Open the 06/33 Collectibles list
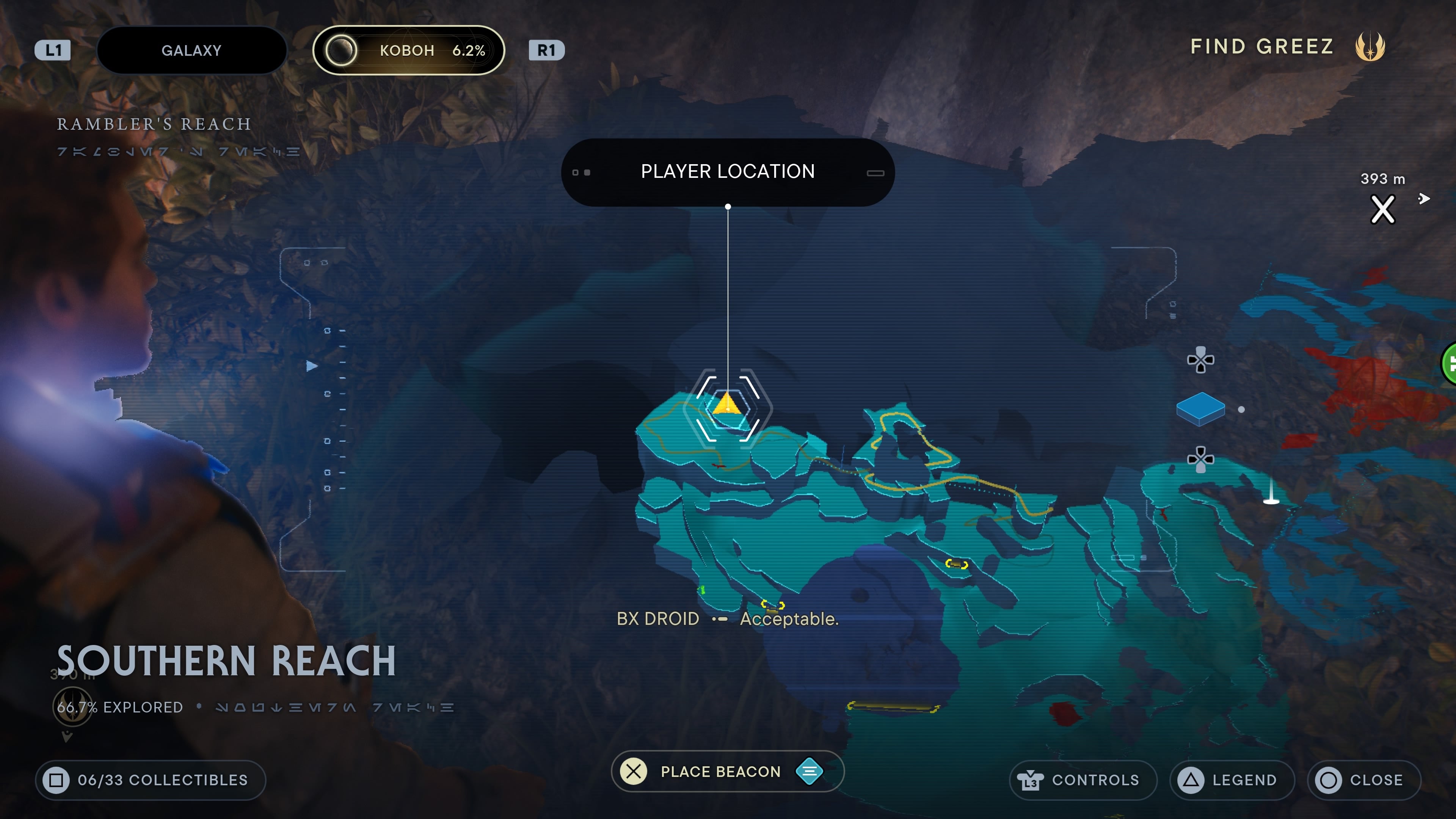The image size is (1456, 819). (151, 780)
